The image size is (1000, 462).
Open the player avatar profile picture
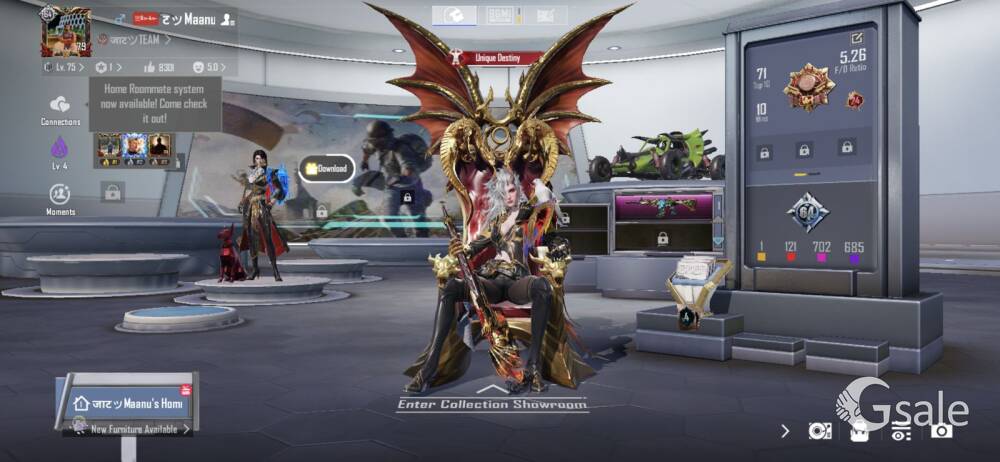[x=65, y=31]
